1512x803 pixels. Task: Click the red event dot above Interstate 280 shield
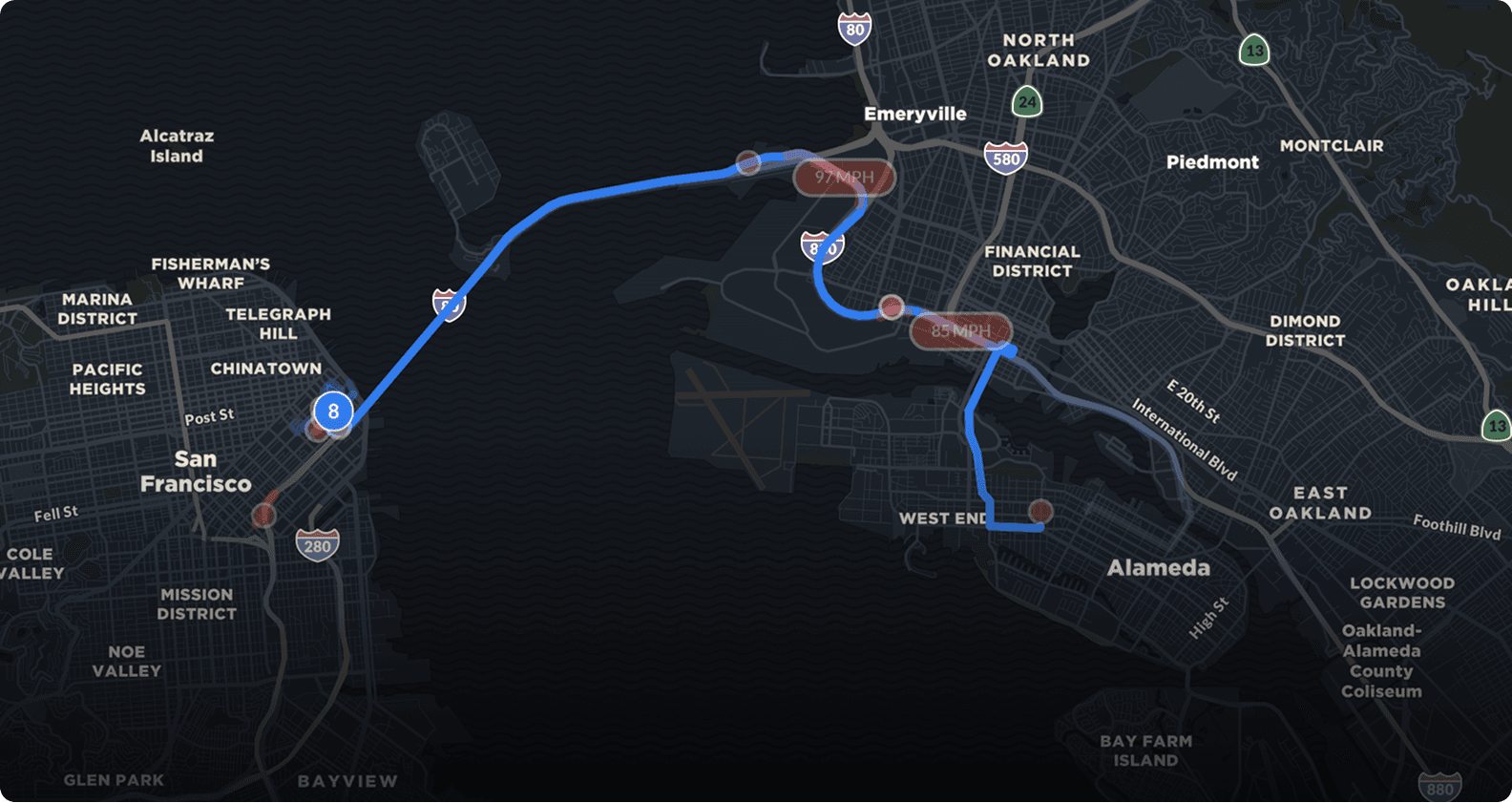click(x=264, y=516)
